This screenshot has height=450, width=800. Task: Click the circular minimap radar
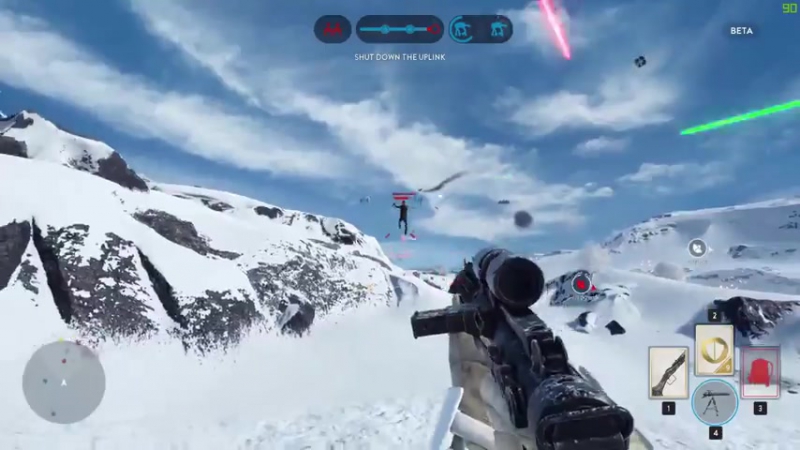click(64, 381)
